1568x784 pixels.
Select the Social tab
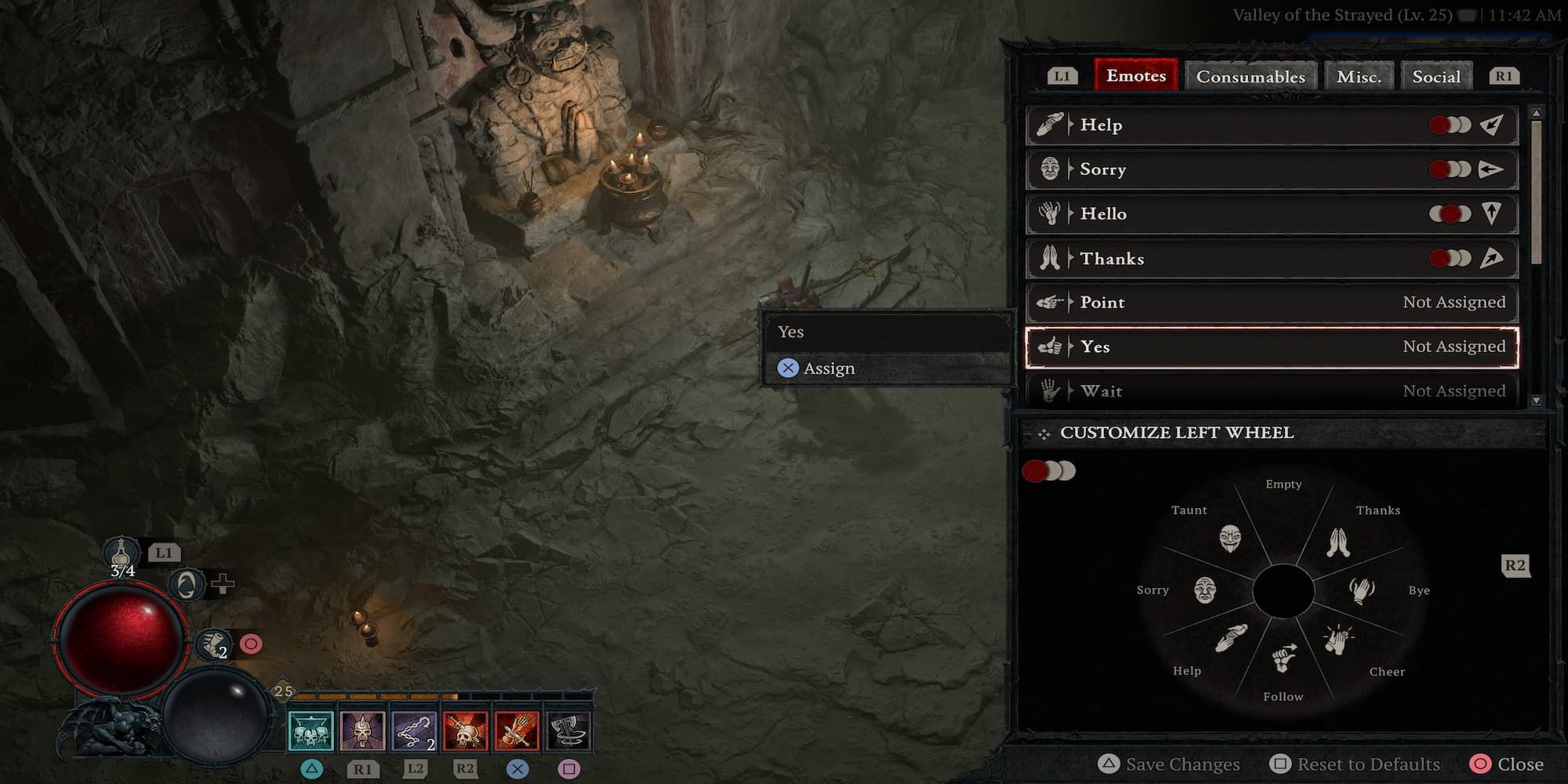pyautogui.click(x=1436, y=77)
